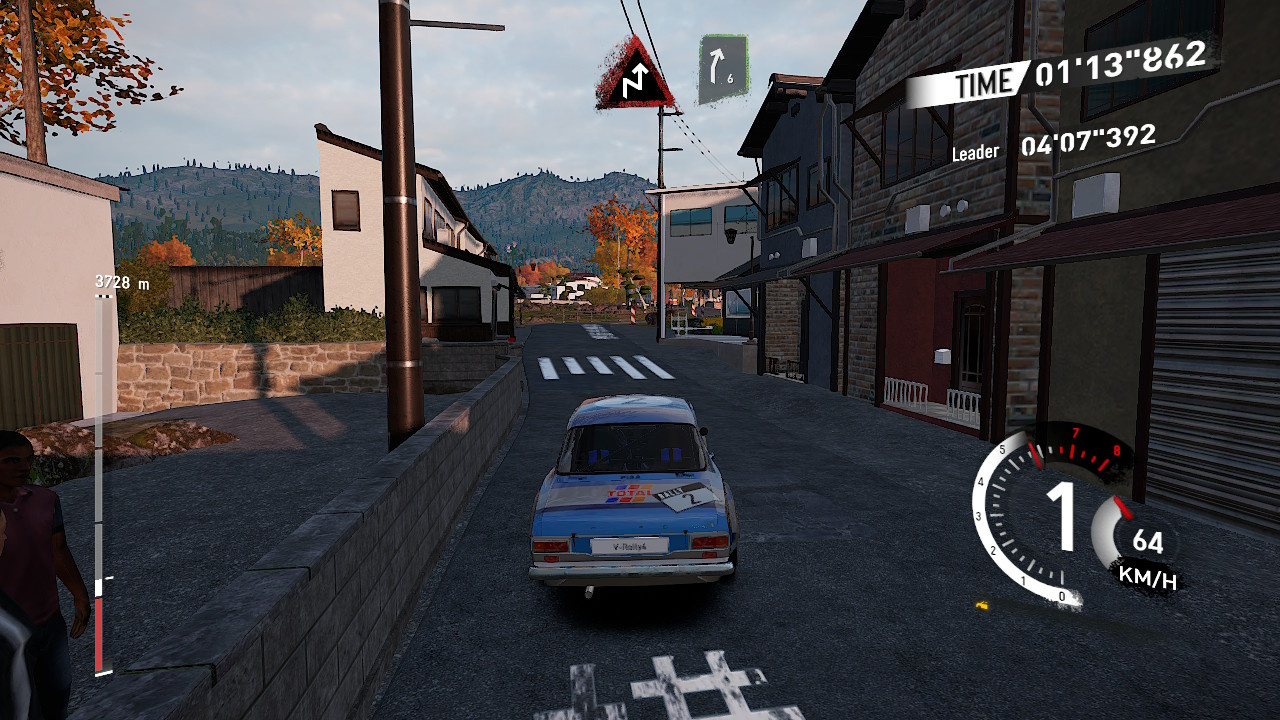Select the grey right-turn pace note icon
This screenshot has height=720, width=1280.
pos(723,68)
